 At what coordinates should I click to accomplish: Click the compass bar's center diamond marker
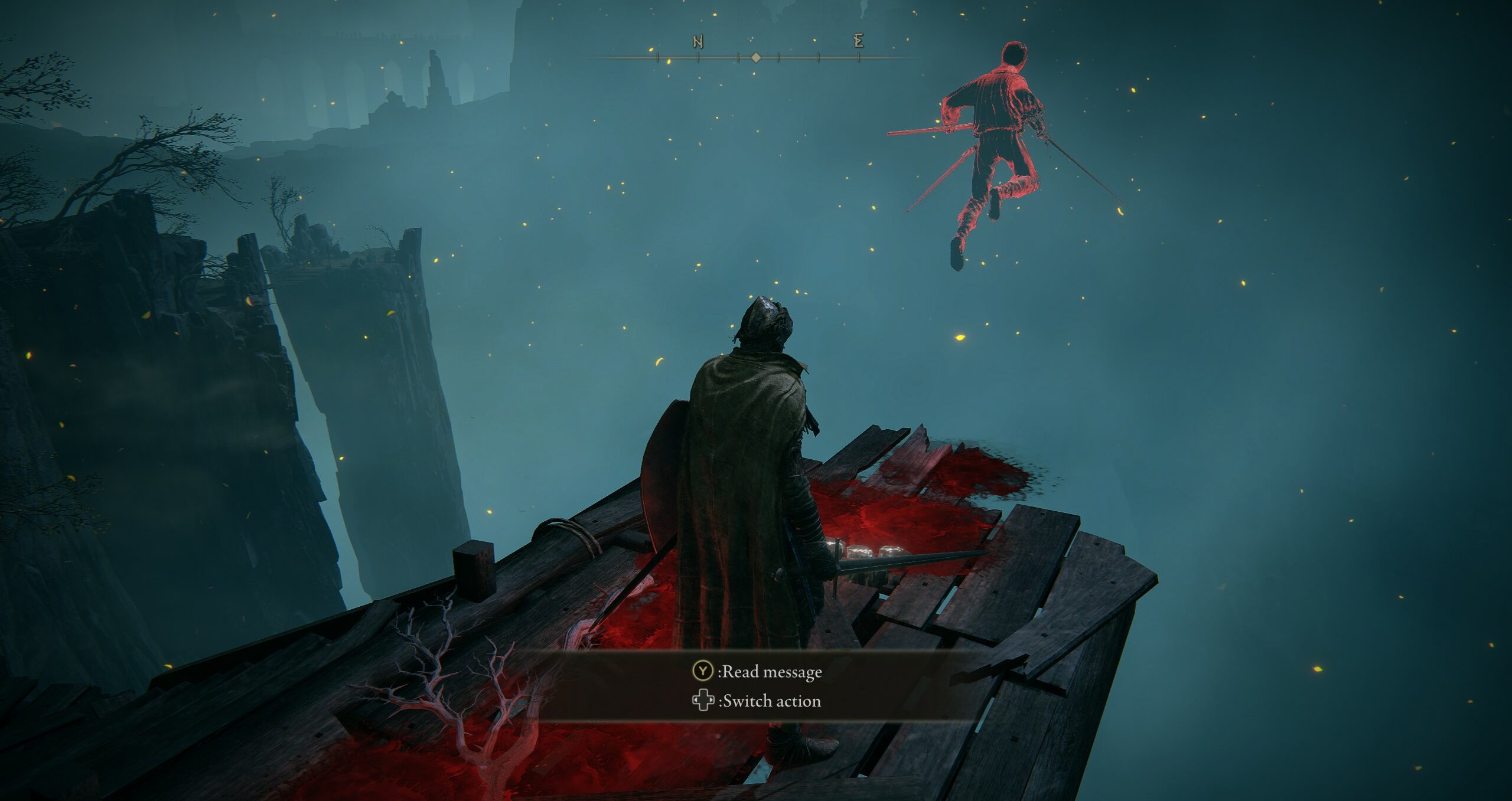click(756, 57)
